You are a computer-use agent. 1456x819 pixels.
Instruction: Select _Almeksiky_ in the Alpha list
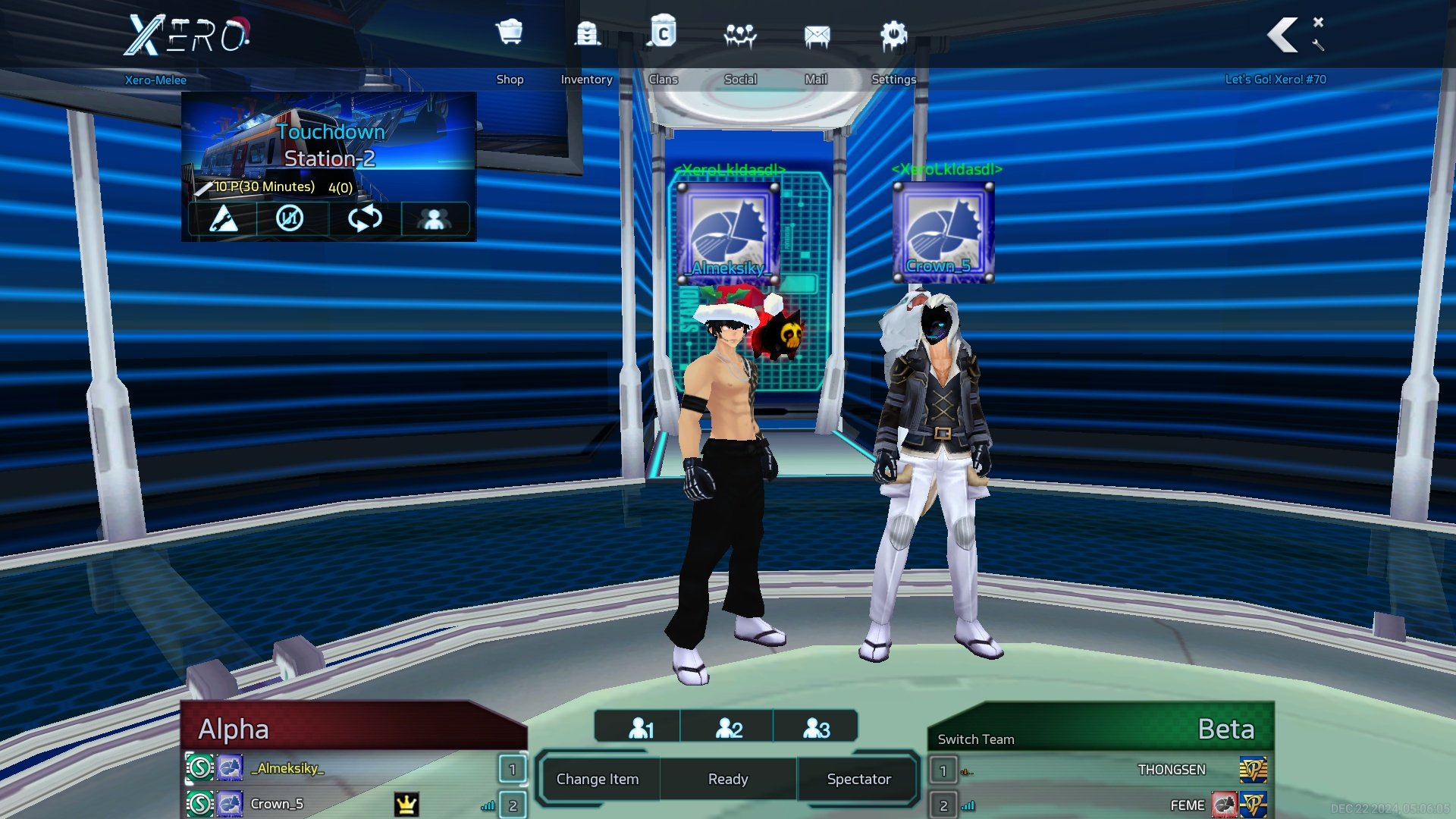[288, 768]
